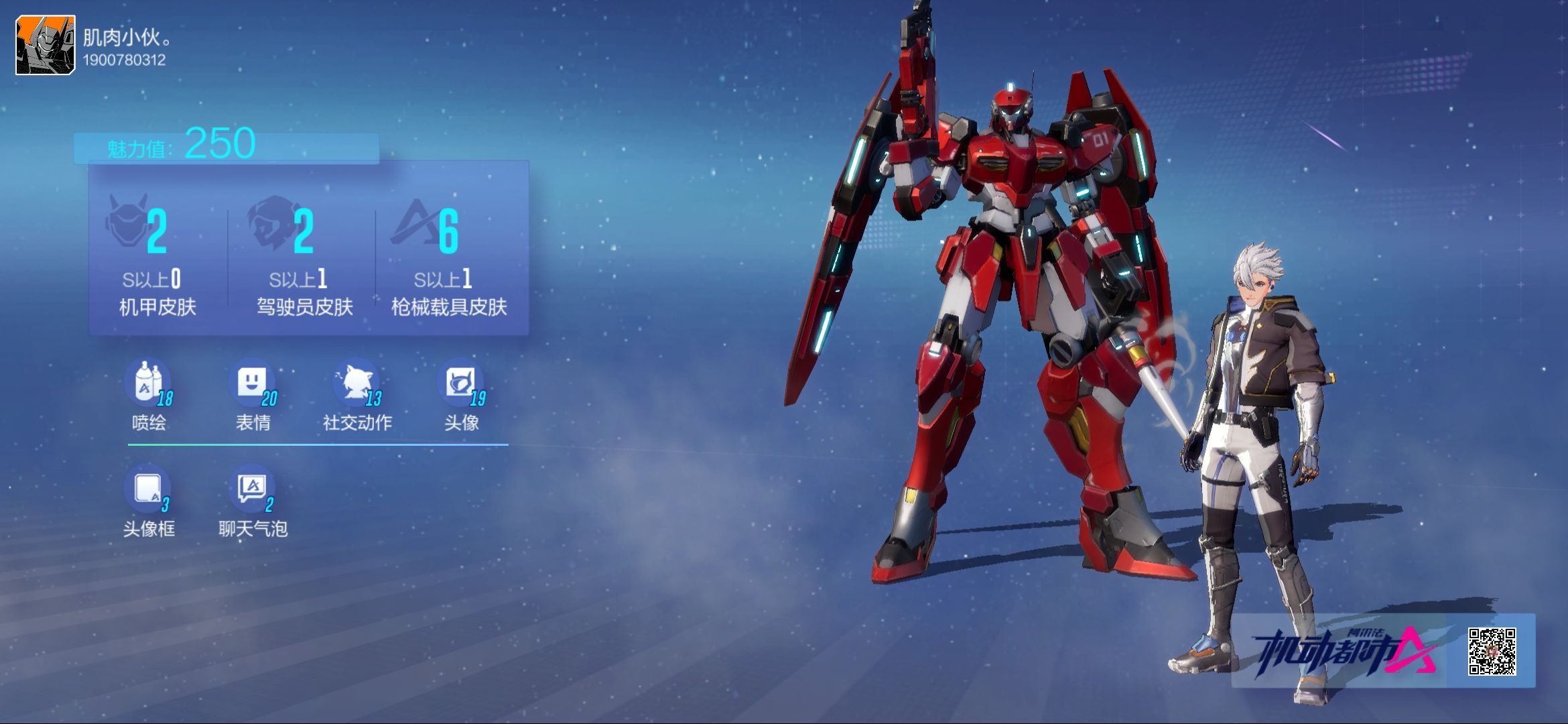Open the player avatar portrait
1568x724 pixels.
[x=46, y=45]
